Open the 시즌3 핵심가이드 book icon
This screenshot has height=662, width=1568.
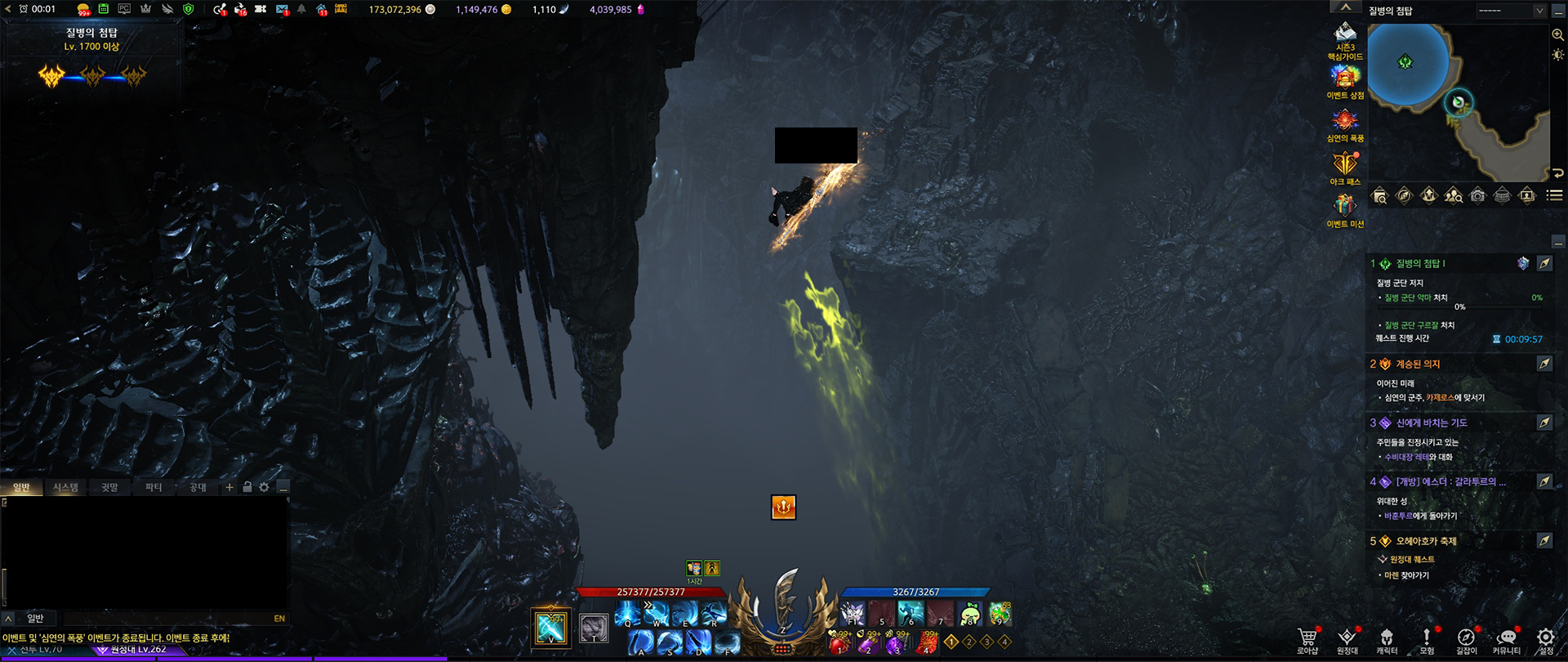[x=1345, y=36]
